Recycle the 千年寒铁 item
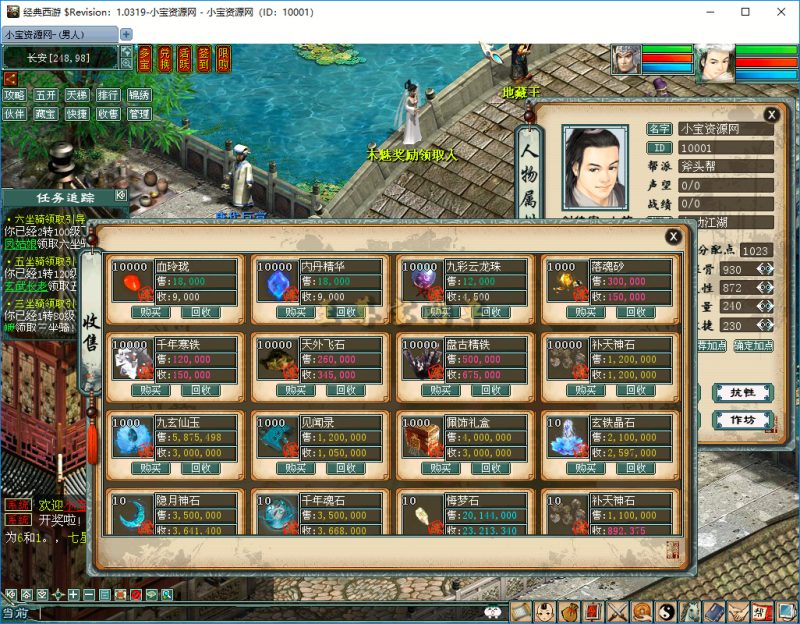Screen dimensions: 800x624 pos(202,390)
